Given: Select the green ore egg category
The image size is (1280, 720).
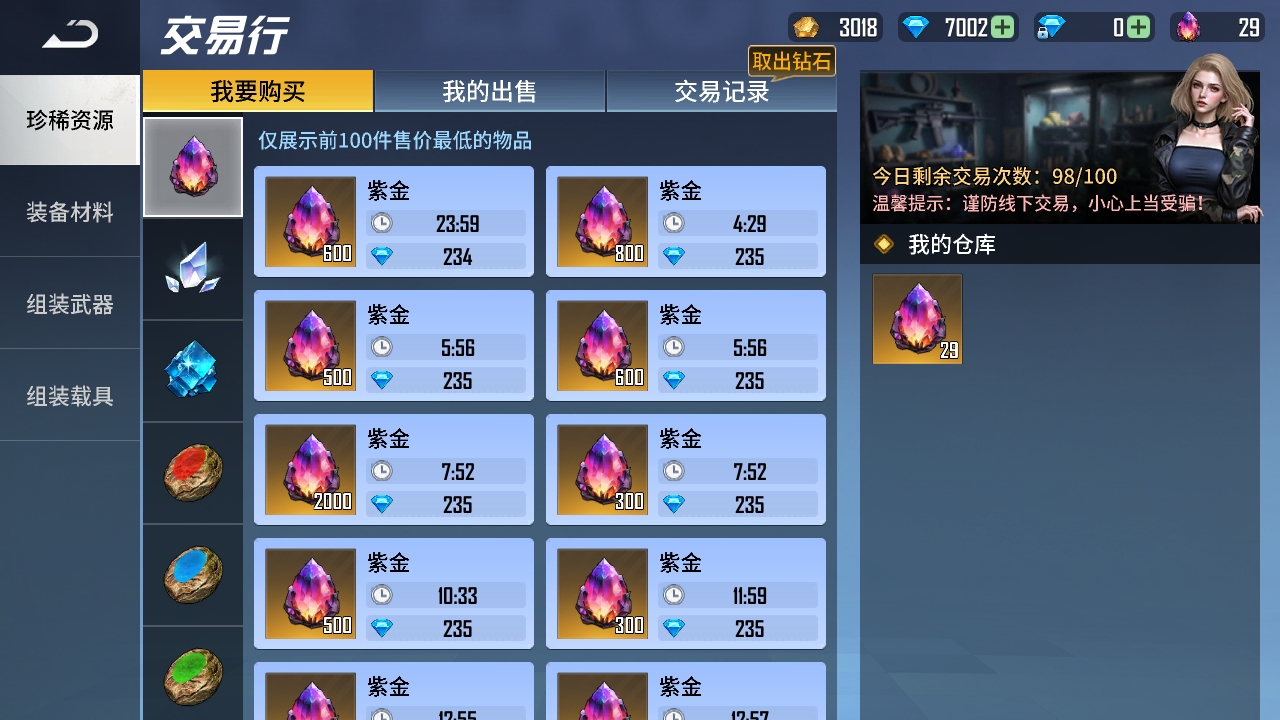Looking at the screenshot, I should [x=192, y=672].
